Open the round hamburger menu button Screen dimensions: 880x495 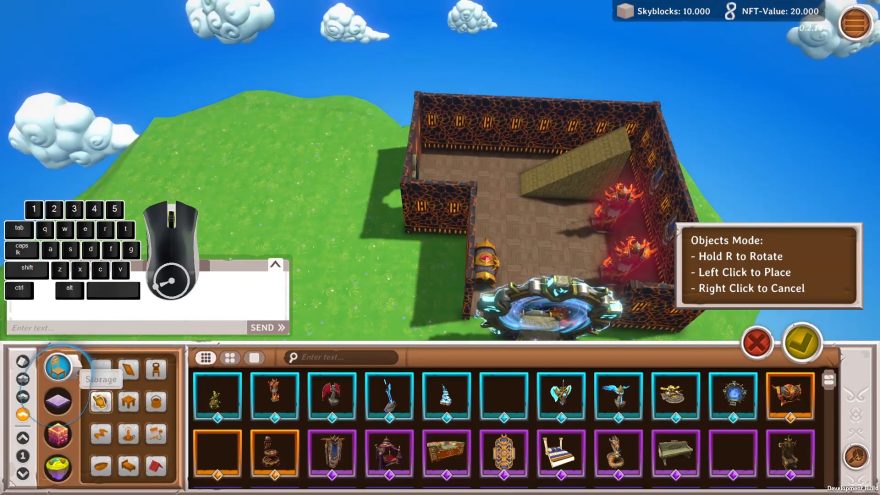[856, 22]
